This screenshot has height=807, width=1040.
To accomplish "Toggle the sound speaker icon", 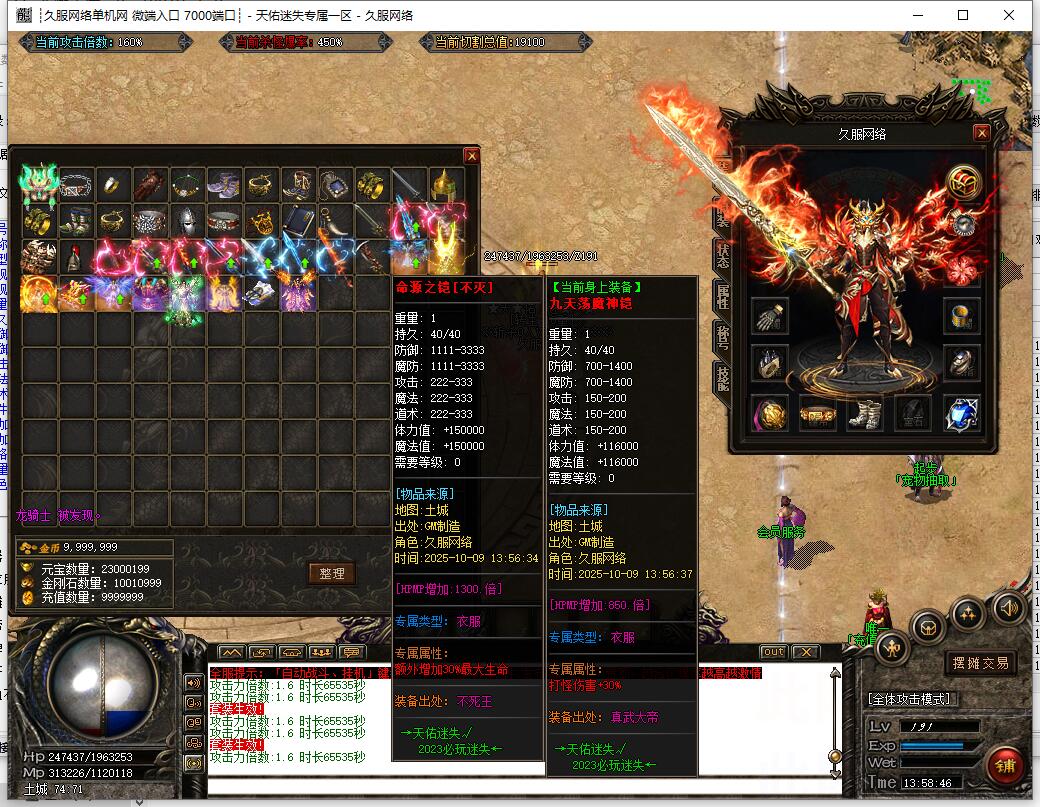I will tap(1008, 606).
